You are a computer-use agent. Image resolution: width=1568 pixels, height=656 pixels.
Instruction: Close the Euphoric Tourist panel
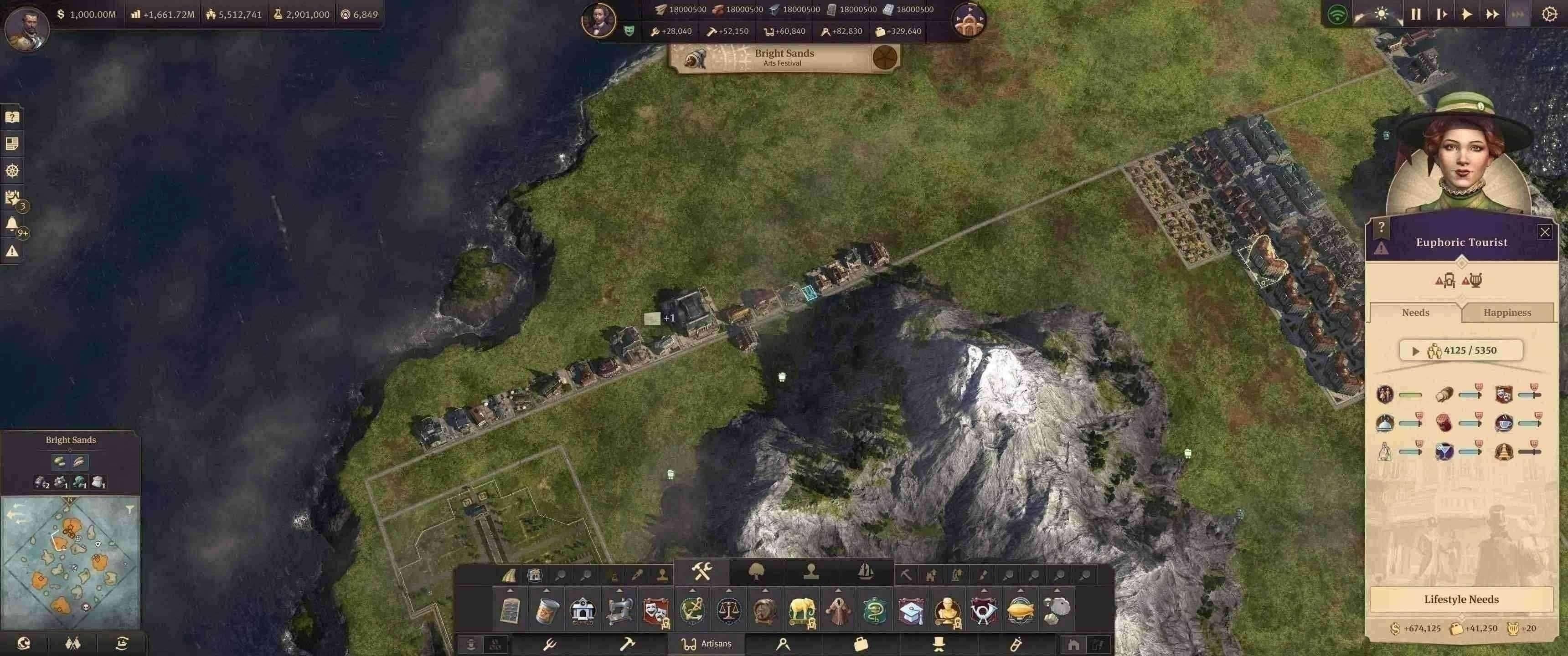point(1544,232)
